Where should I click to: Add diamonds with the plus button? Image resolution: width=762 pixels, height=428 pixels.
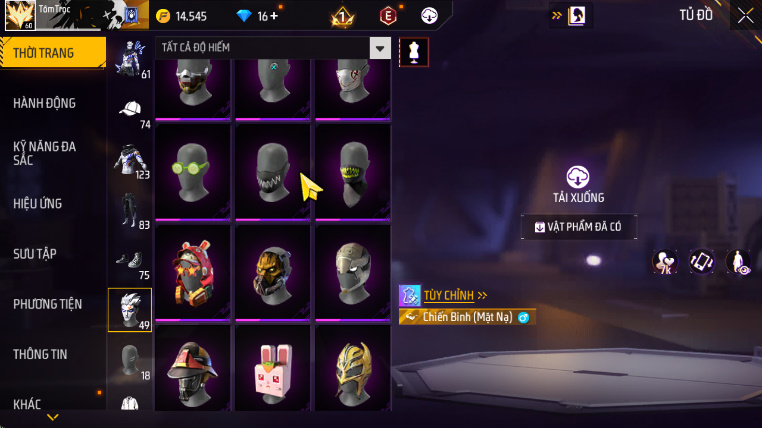pyautogui.click(x=275, y=16)
